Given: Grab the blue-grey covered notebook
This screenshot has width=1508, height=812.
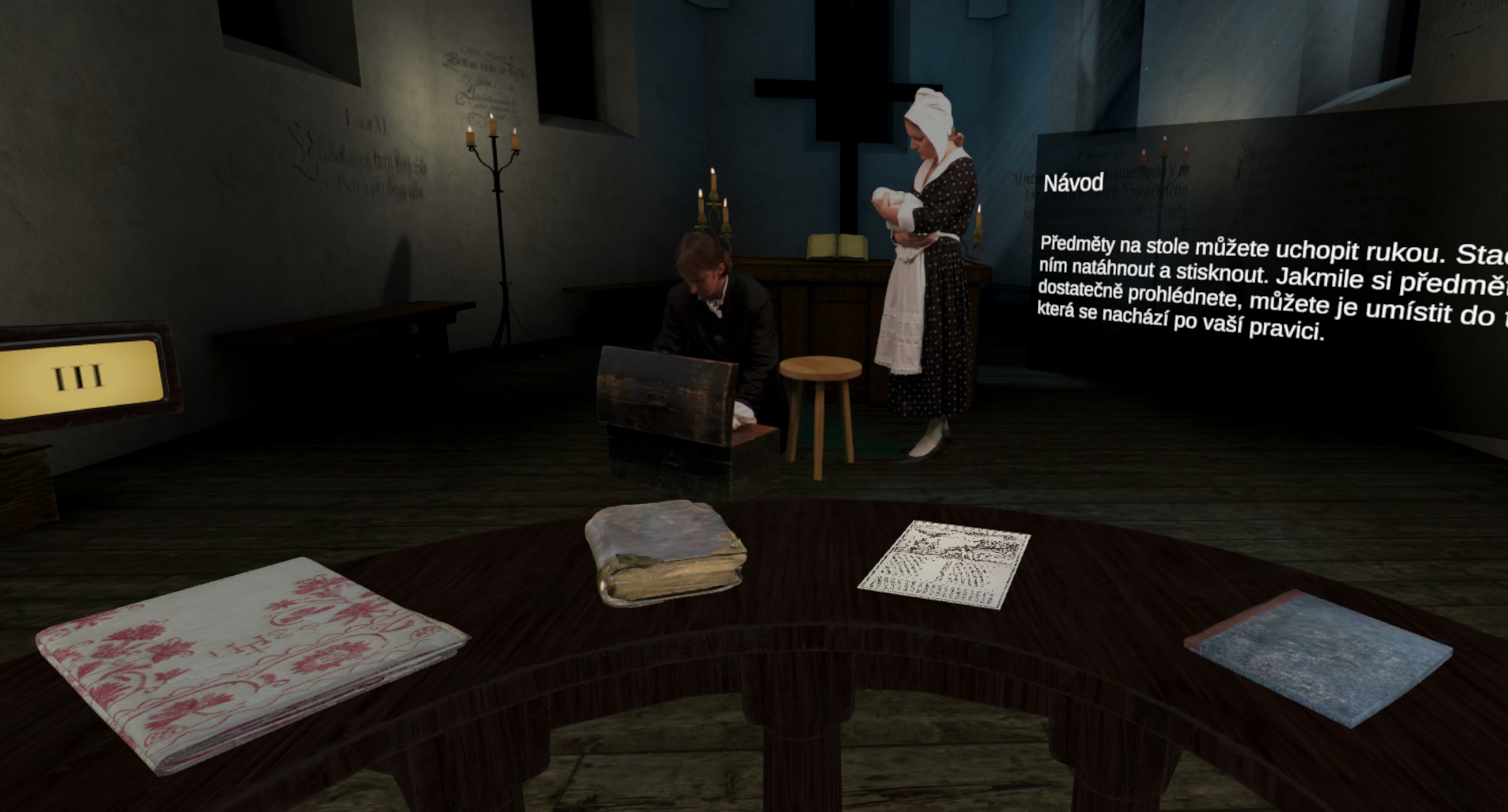Looking at the screenshot, I should [1318, 661].
